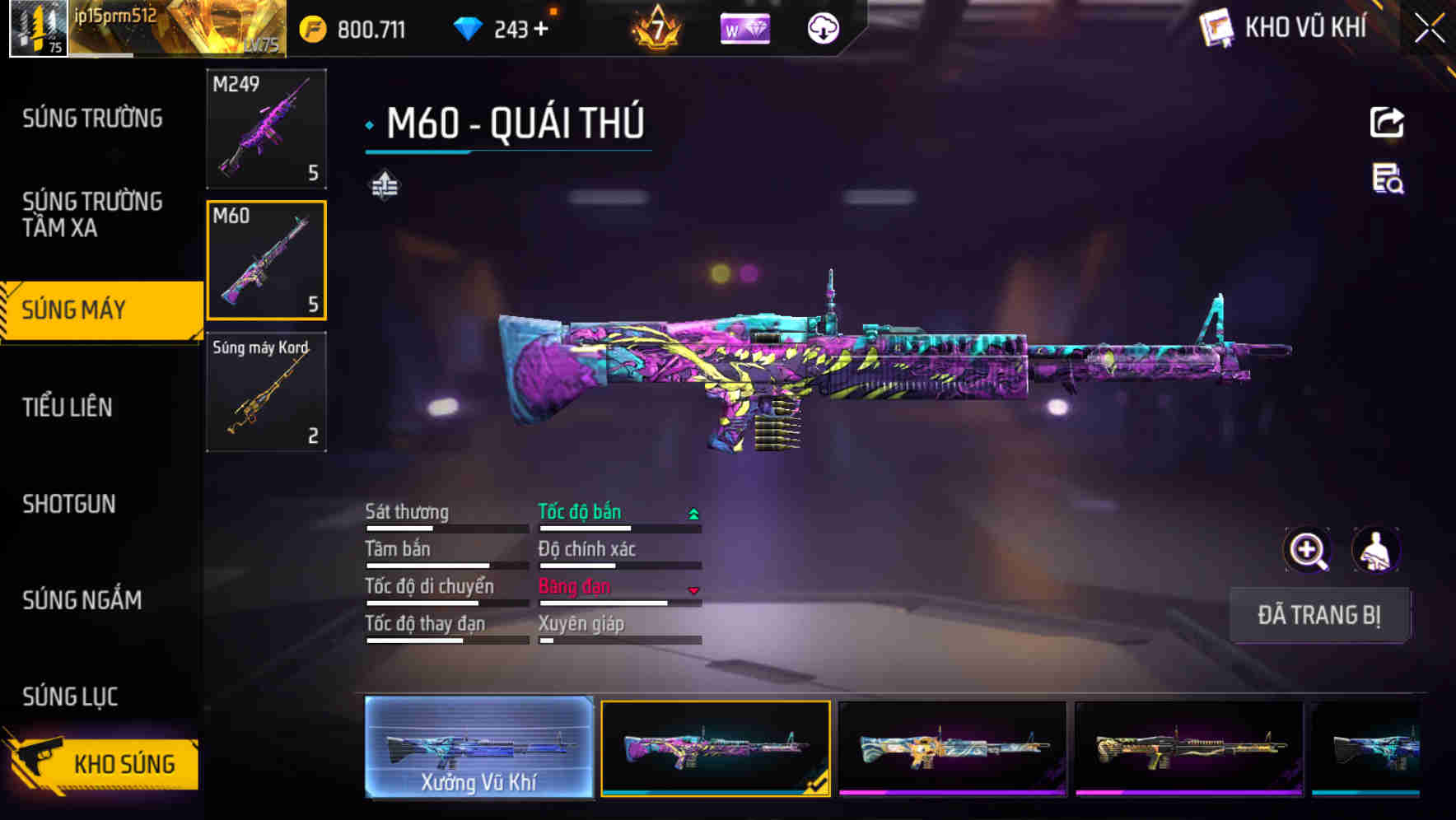The height and width of the screenshot is (820, 1456).
Task: Add diamonds using the plus button
Action: (x=541, y=30)
